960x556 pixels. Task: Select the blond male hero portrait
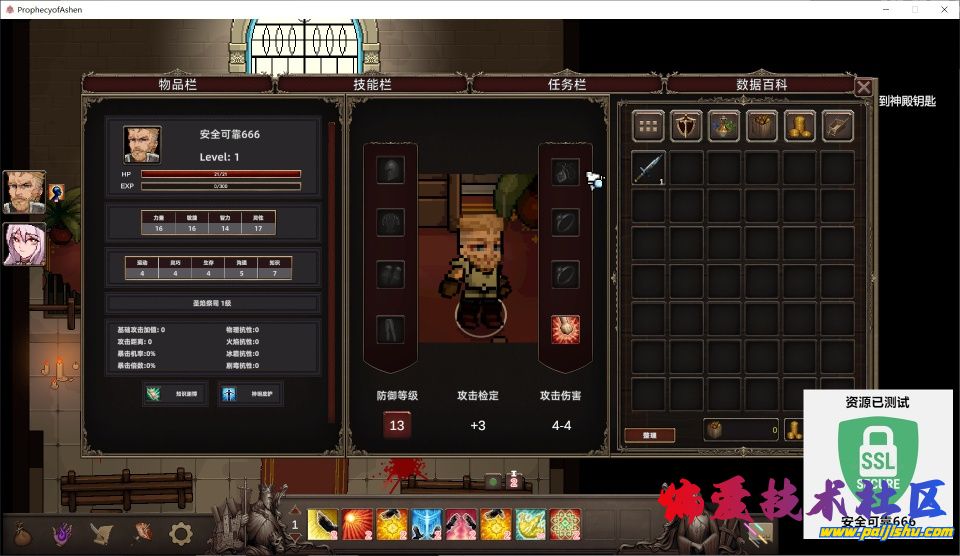click(x=24, y=191)
